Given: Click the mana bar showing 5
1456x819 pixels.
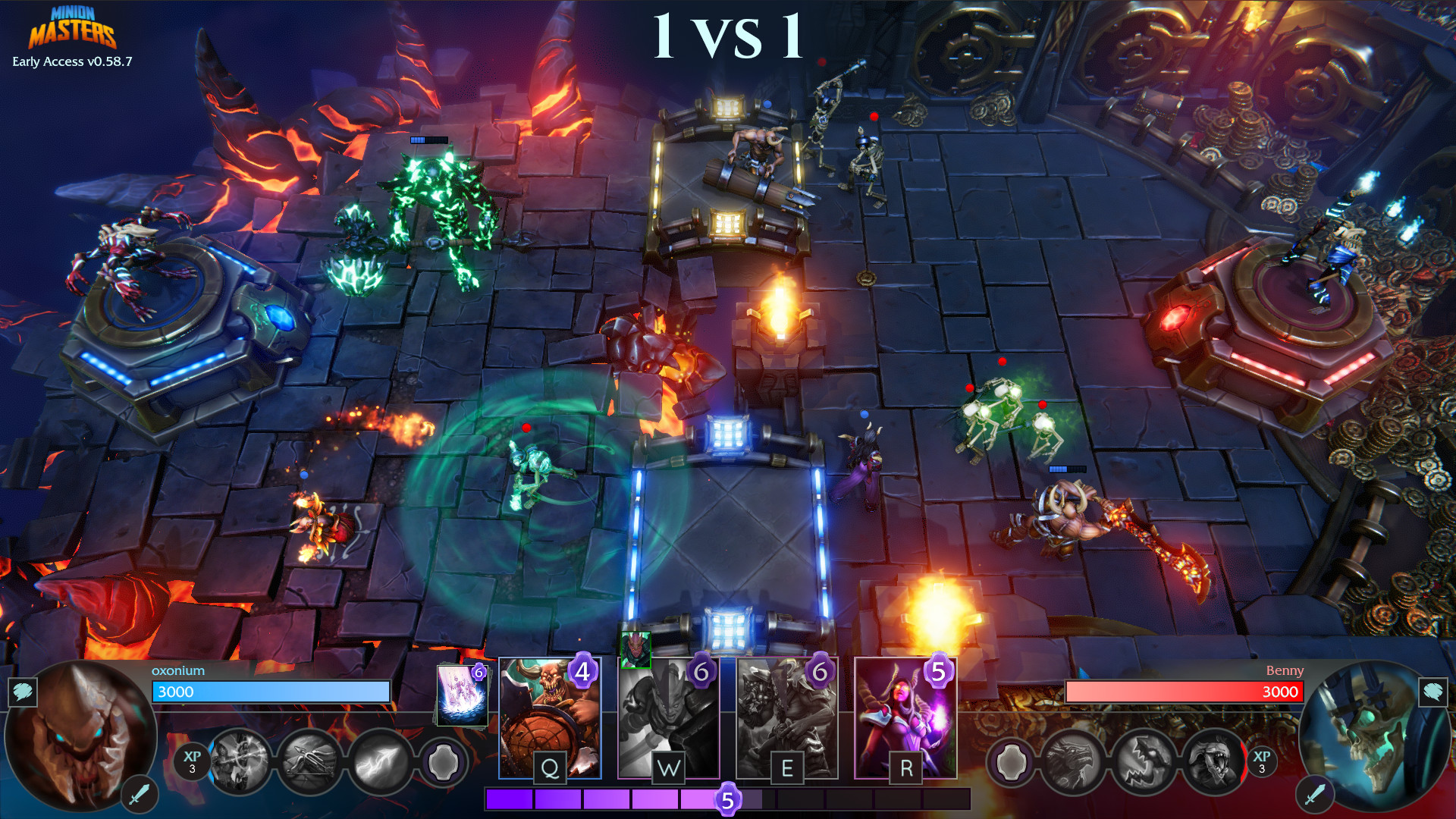Looking at the screenshot, I should (x=727, y=799).
